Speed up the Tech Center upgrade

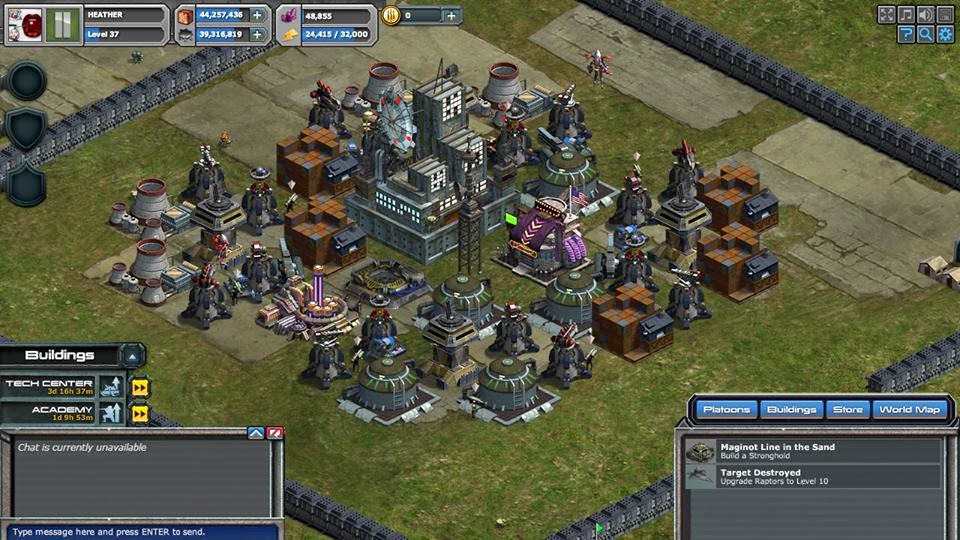(140, 387)
